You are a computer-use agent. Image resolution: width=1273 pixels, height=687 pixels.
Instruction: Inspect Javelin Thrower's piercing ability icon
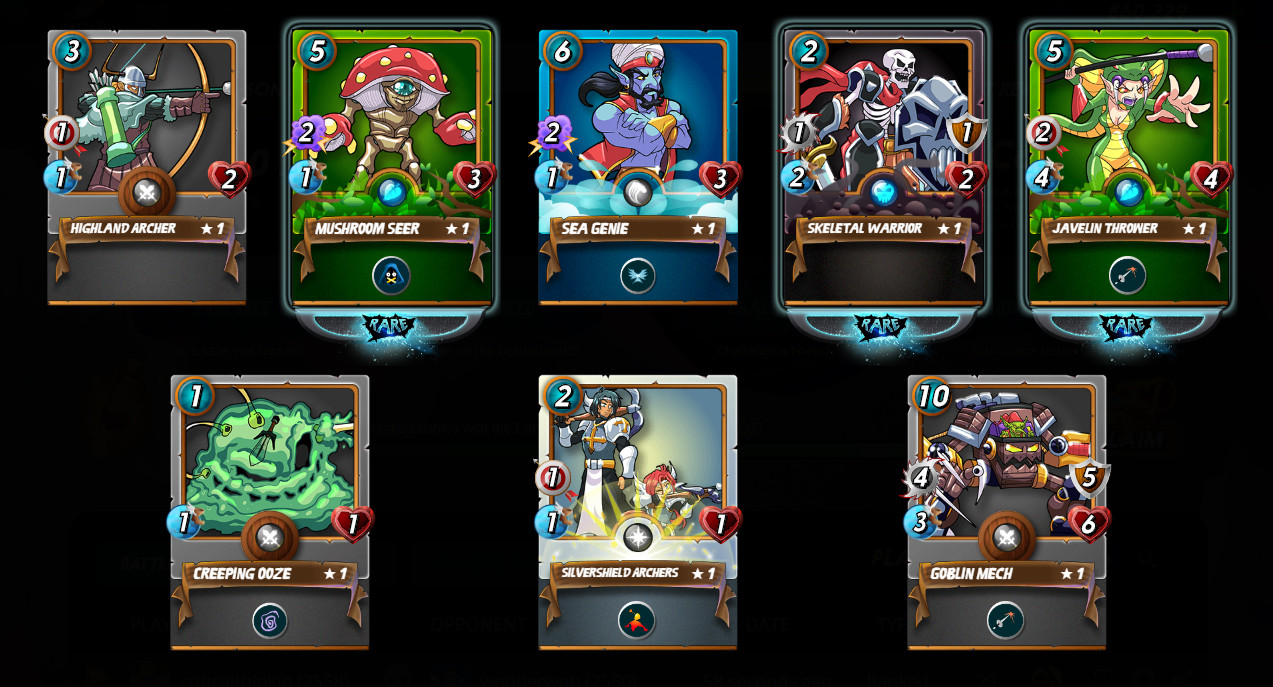(1127, 275)
